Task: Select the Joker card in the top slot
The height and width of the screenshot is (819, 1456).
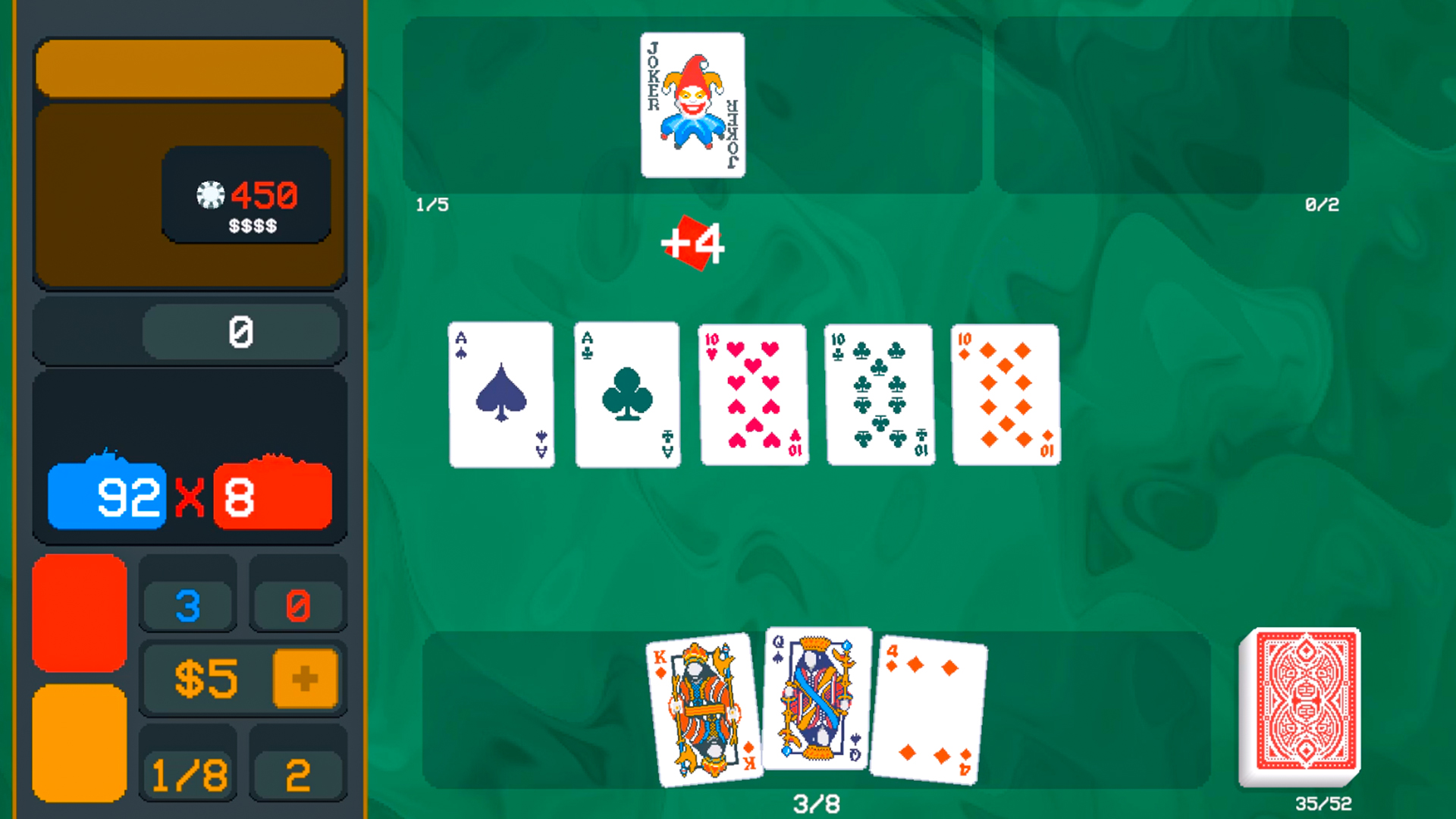Action: [692, 105]
